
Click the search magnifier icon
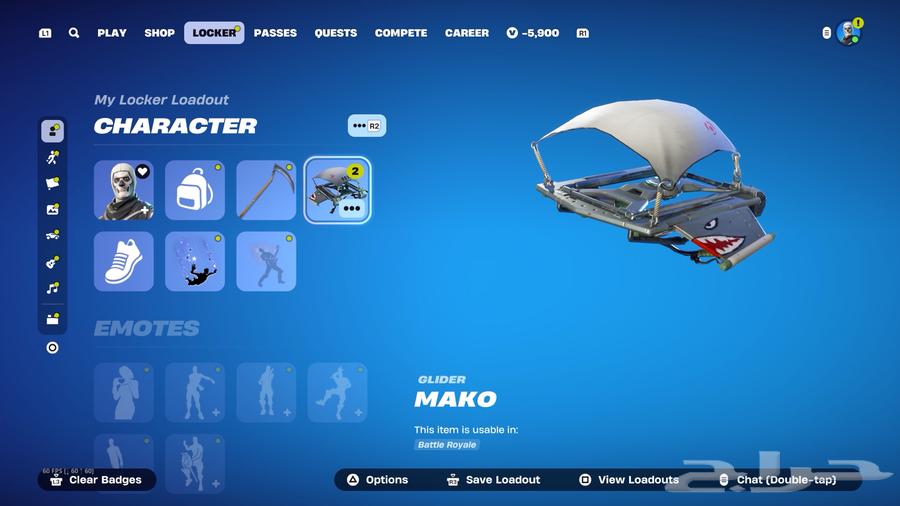[x=74, y=33]
